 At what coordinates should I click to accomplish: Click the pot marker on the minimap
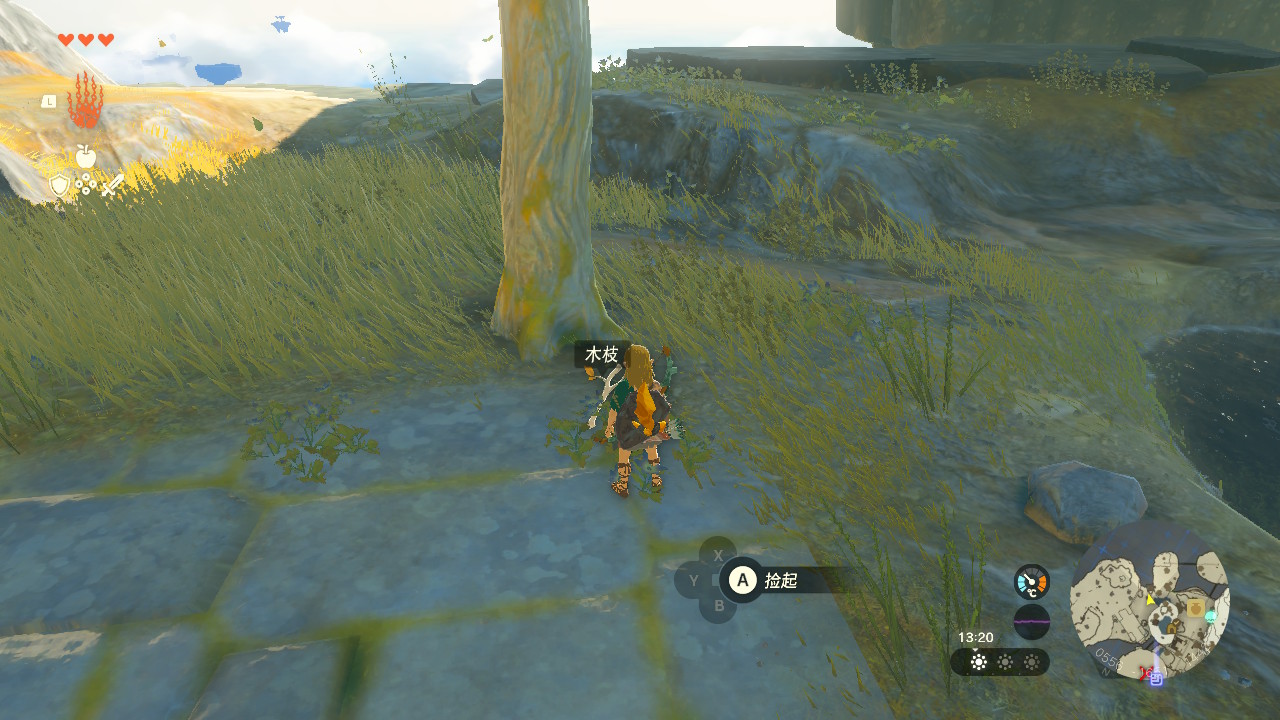[1194, 608]
